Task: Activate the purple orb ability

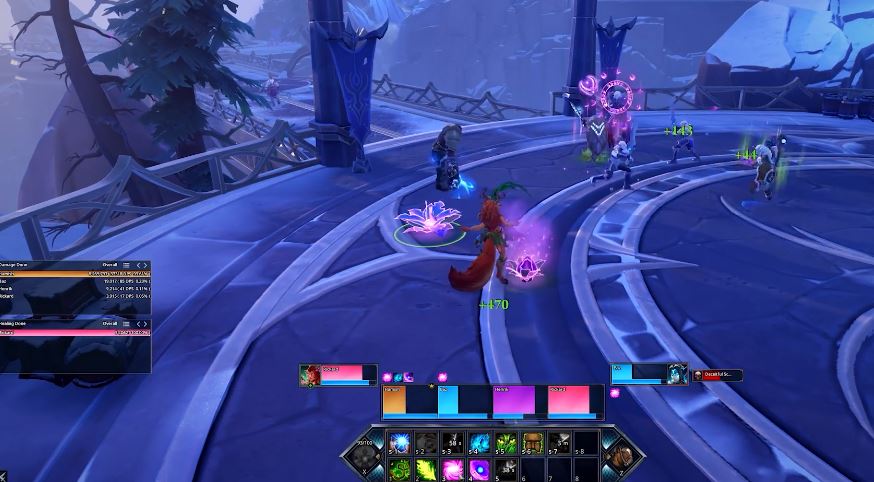Action: pos(479,468)
